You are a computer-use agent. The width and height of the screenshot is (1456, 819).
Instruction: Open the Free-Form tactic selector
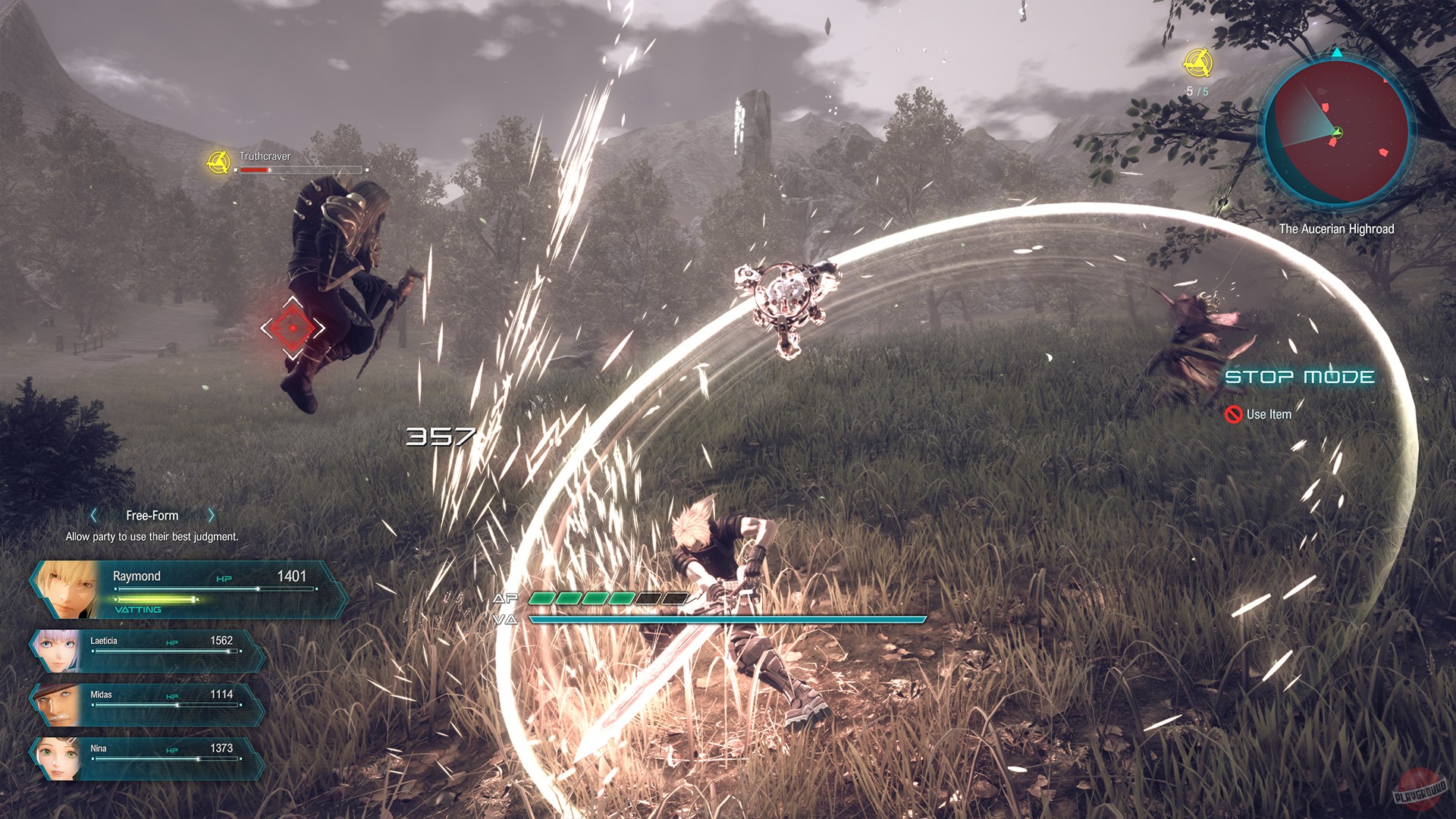pos(152,515)
